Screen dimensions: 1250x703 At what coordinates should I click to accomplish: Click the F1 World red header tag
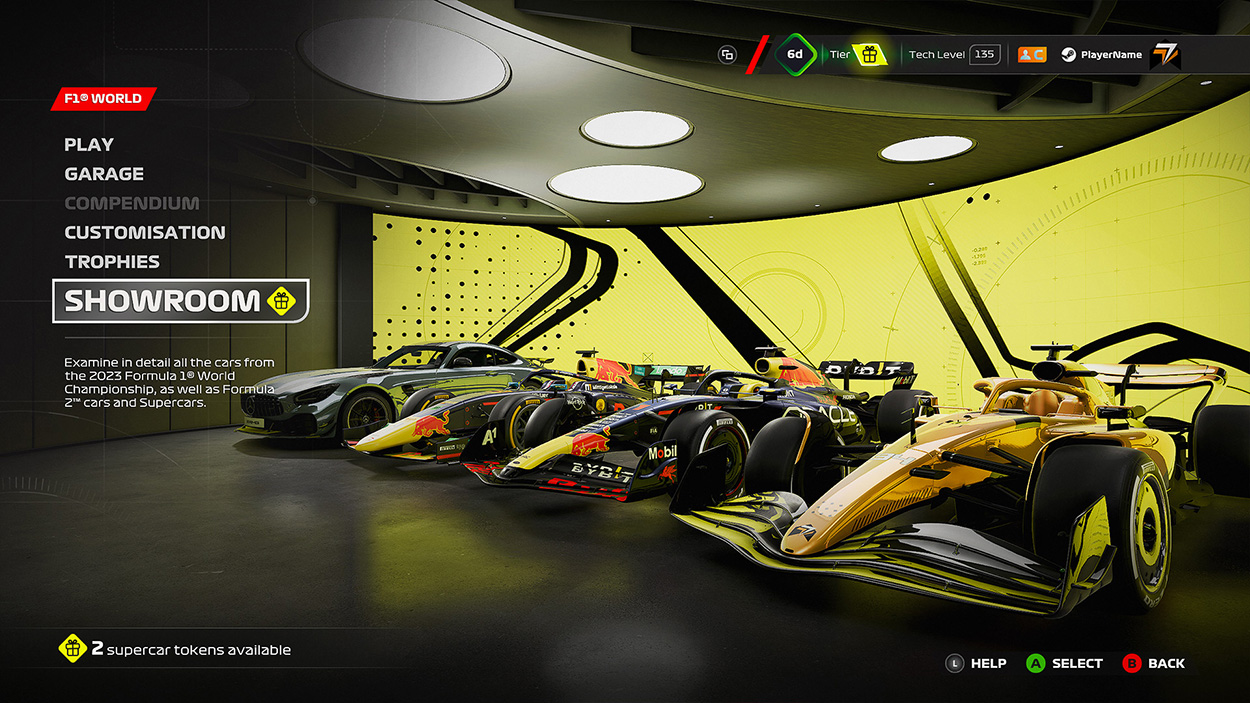tap(103, 99)
